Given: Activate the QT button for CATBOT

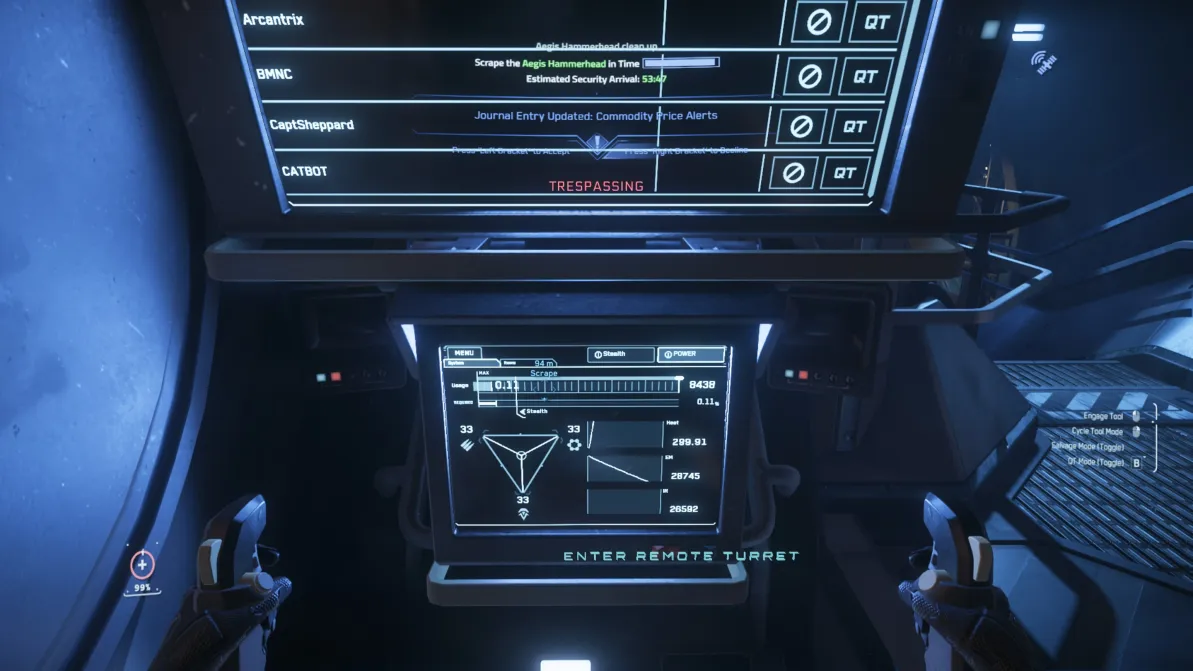Looking at the screenshot, I should click(845, 173).
